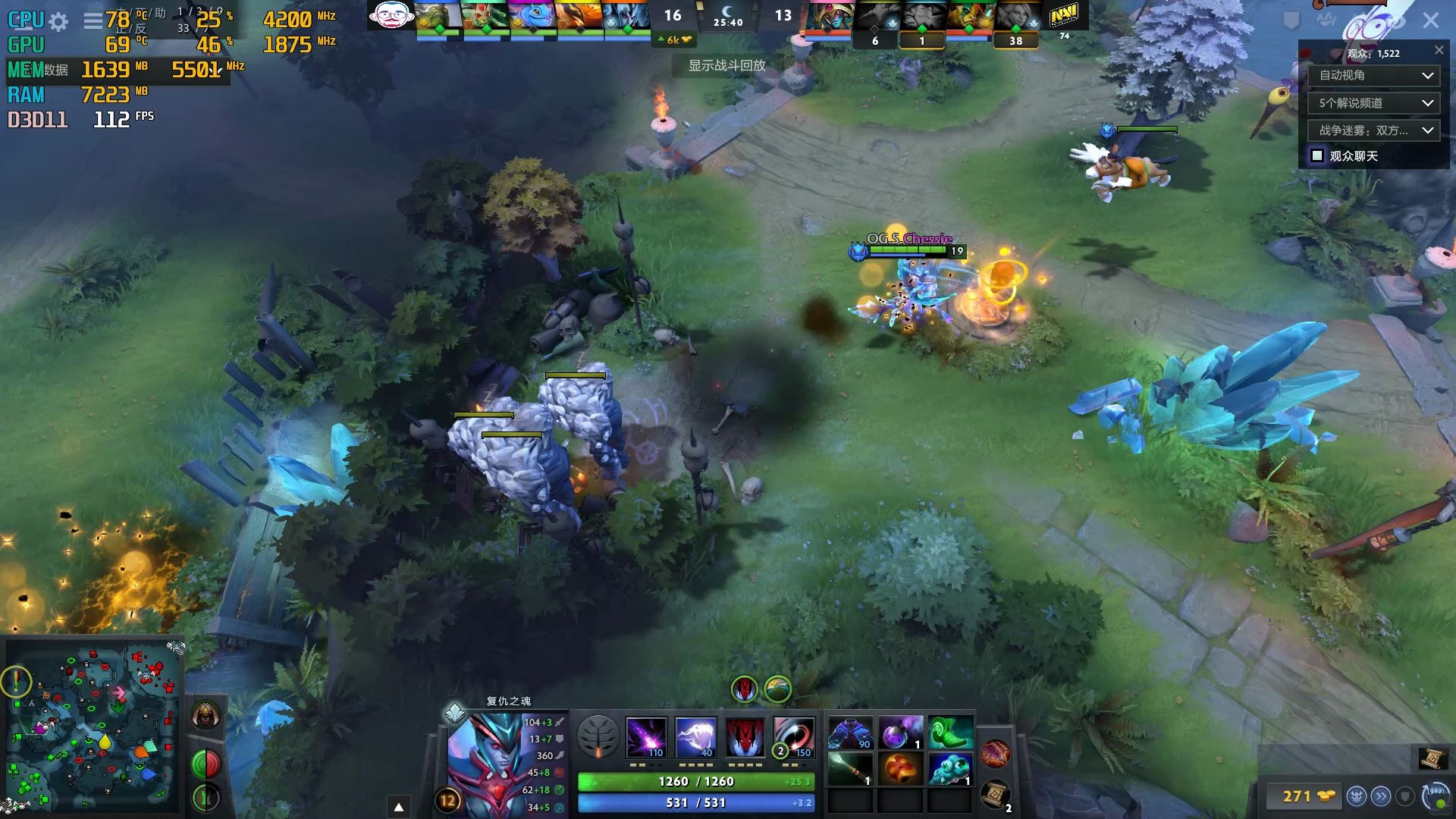The image size is (1456, 819).
Task: Click the 显示战斗回放 replay button
Action: (x=726, y=66)
